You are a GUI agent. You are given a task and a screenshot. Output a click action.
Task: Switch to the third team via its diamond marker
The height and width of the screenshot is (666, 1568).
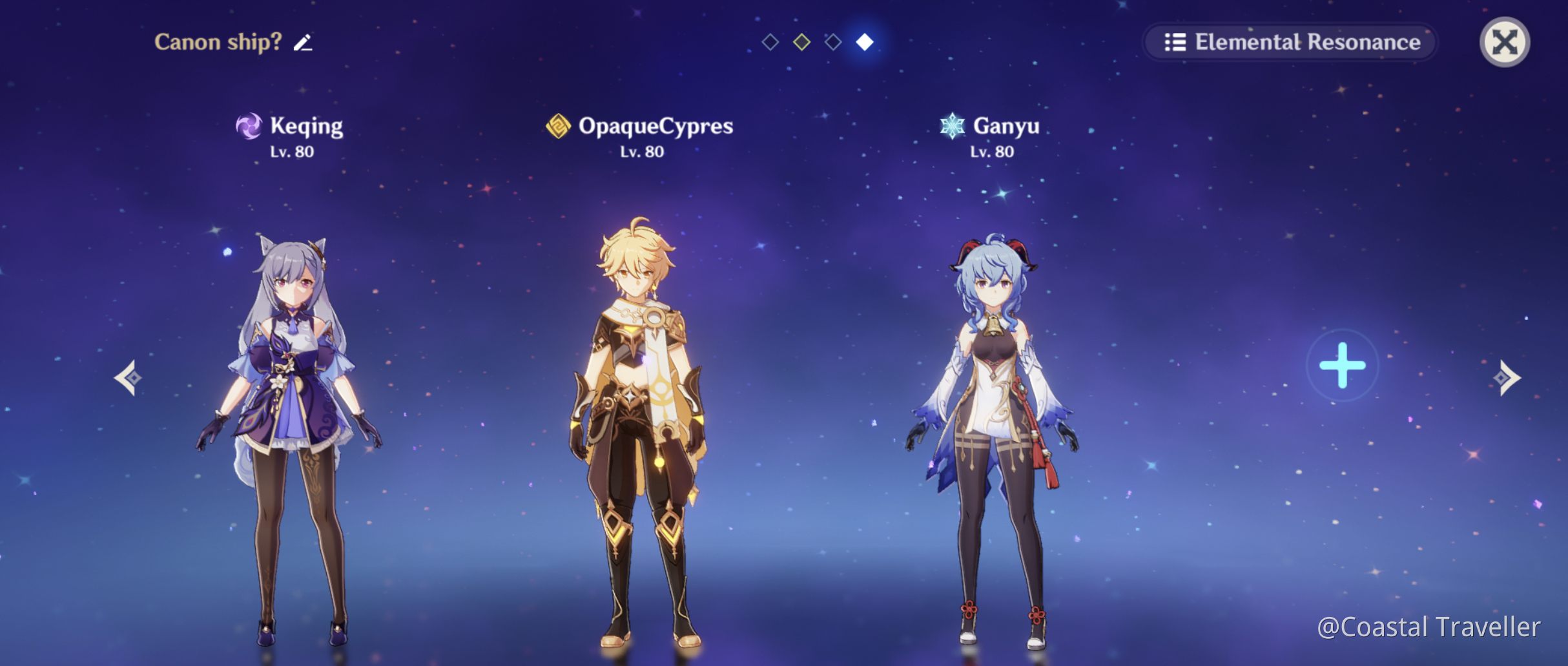coord(834,43)
